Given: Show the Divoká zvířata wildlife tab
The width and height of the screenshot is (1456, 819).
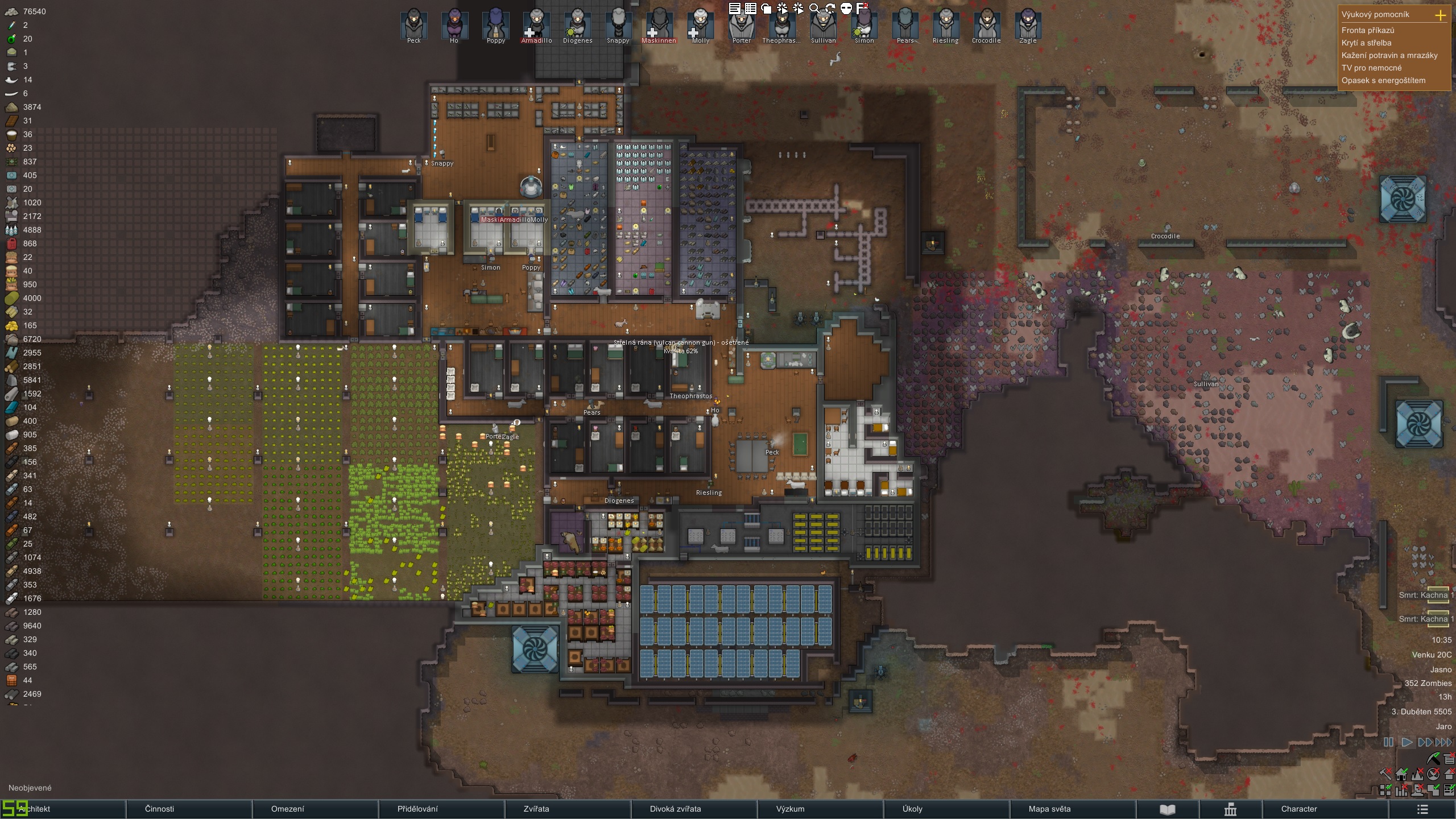Looking at the screenshot, I should coord(675,809).
